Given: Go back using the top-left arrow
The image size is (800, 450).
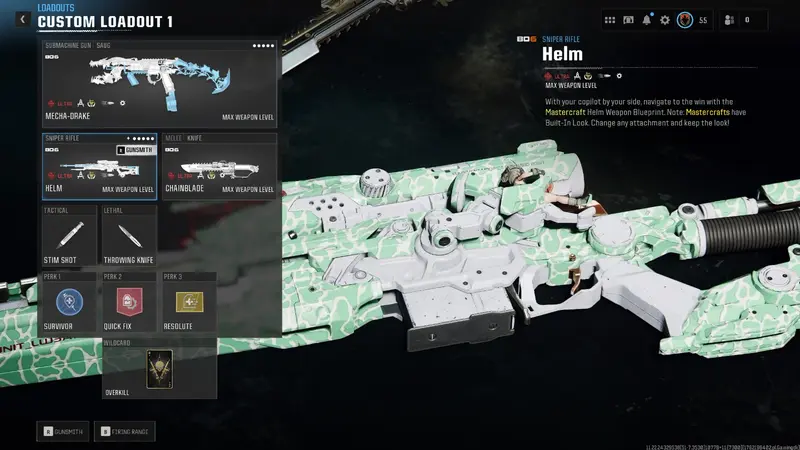Looking at the screenshot, I should coord(22,19).
